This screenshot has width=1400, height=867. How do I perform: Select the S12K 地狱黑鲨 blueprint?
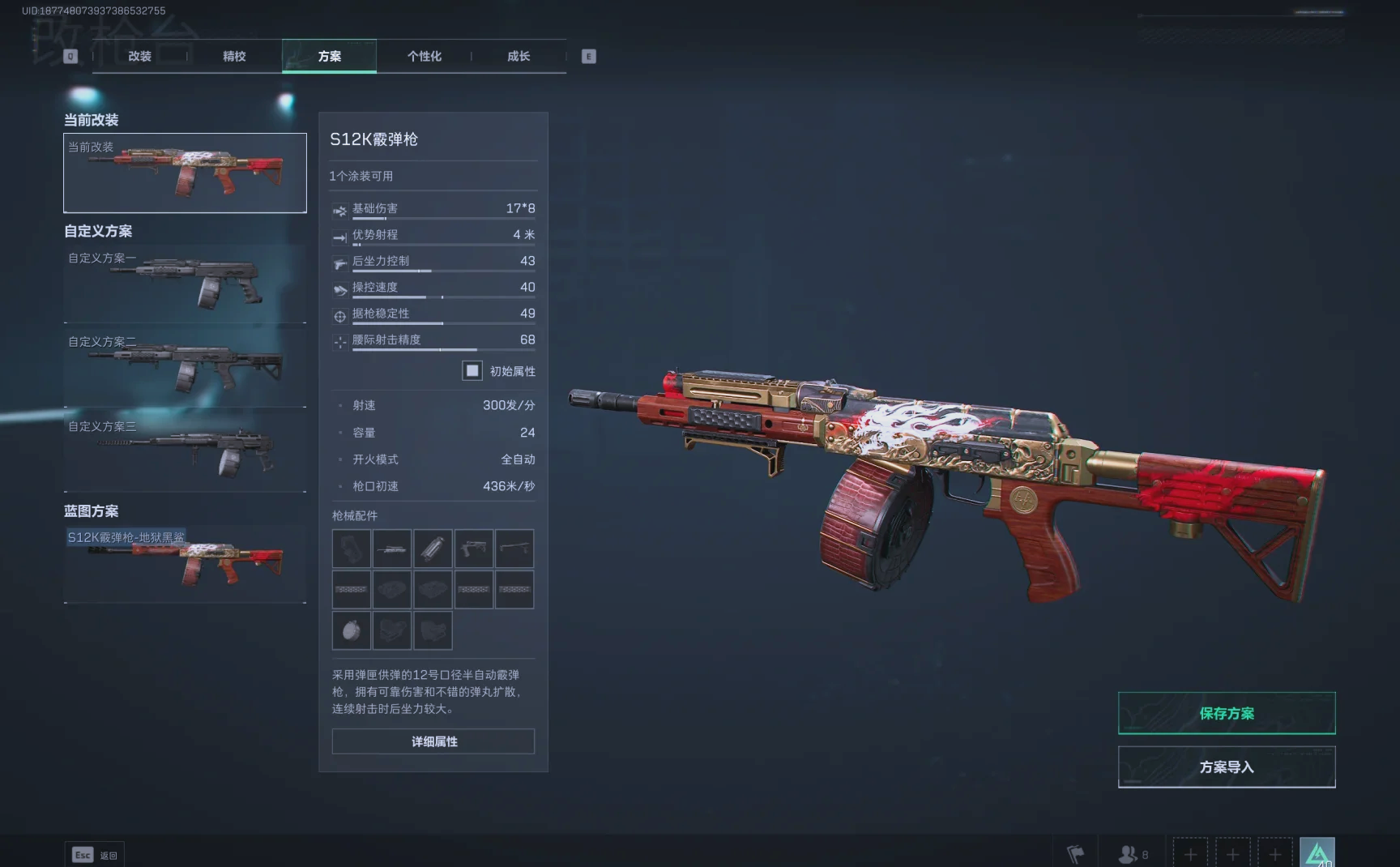(185, 564)
